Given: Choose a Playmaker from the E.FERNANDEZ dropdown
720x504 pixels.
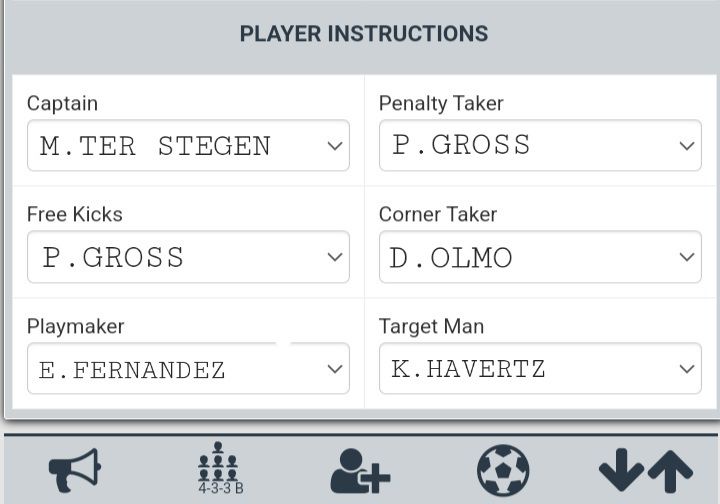Looking at the screenshot, I should [x=188, y=369].
